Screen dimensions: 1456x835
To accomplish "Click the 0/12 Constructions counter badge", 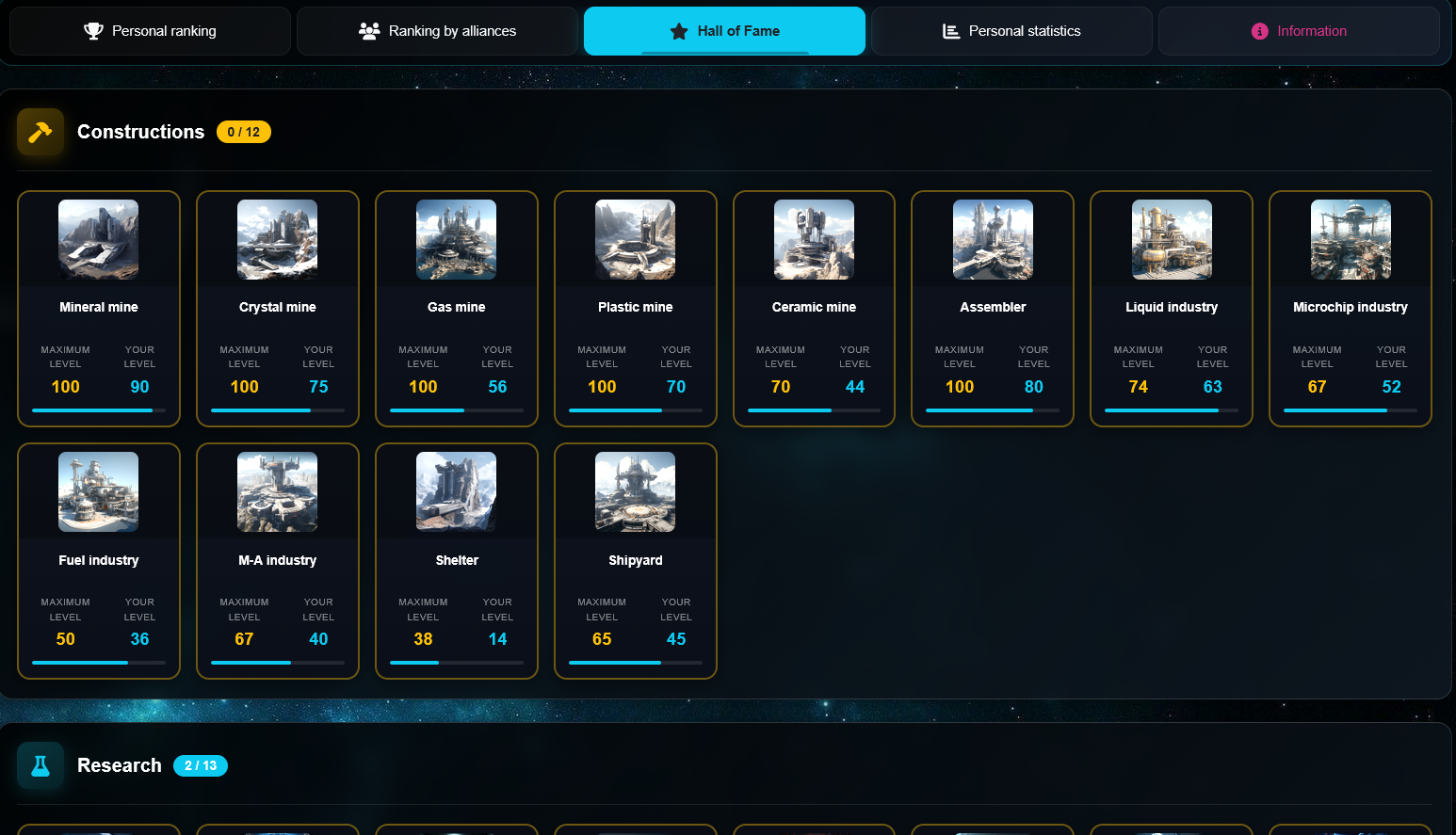I will (244, 132).
